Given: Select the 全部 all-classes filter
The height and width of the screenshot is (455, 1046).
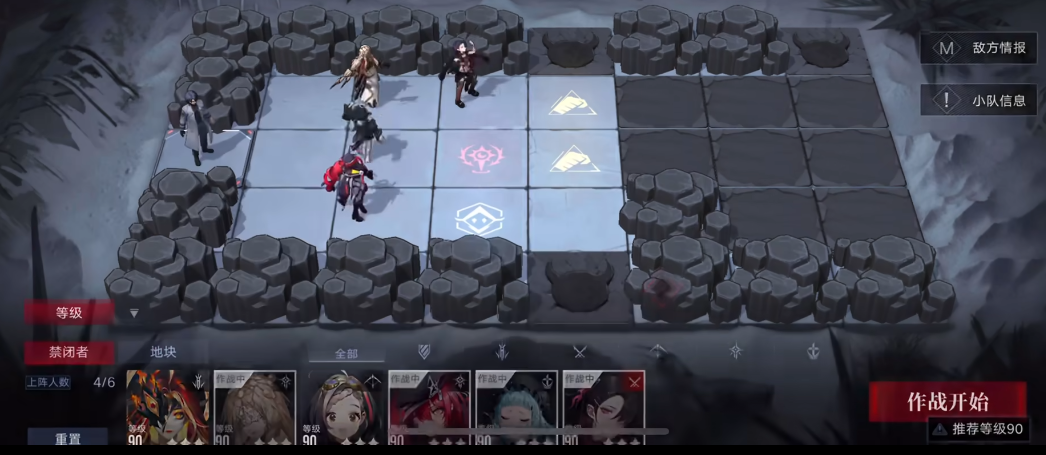Looking at the screenshot, I should pyautogui.click(x=345, y=353).
